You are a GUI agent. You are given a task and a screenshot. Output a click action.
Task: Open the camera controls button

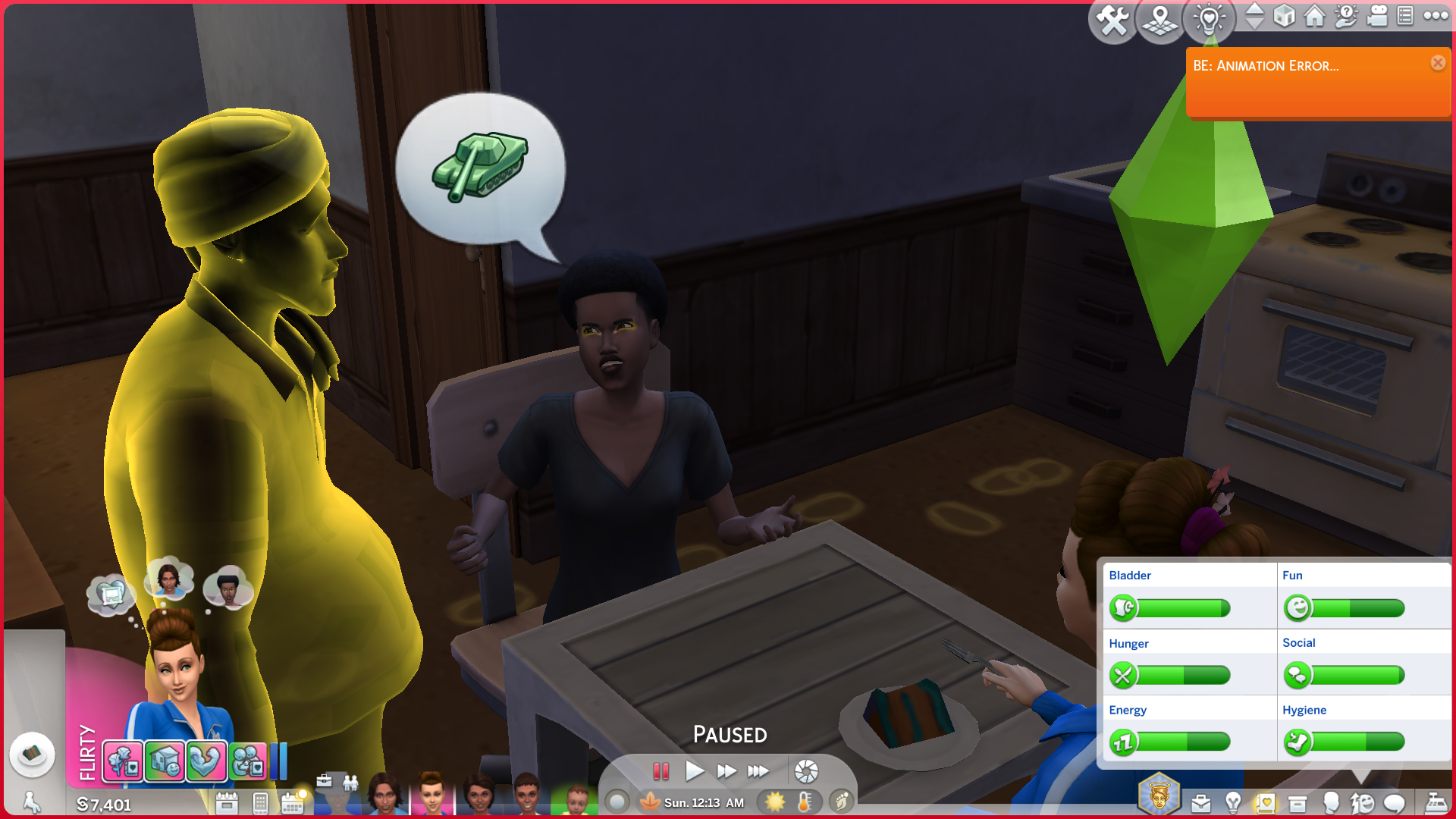click(x=1377, y=16)
